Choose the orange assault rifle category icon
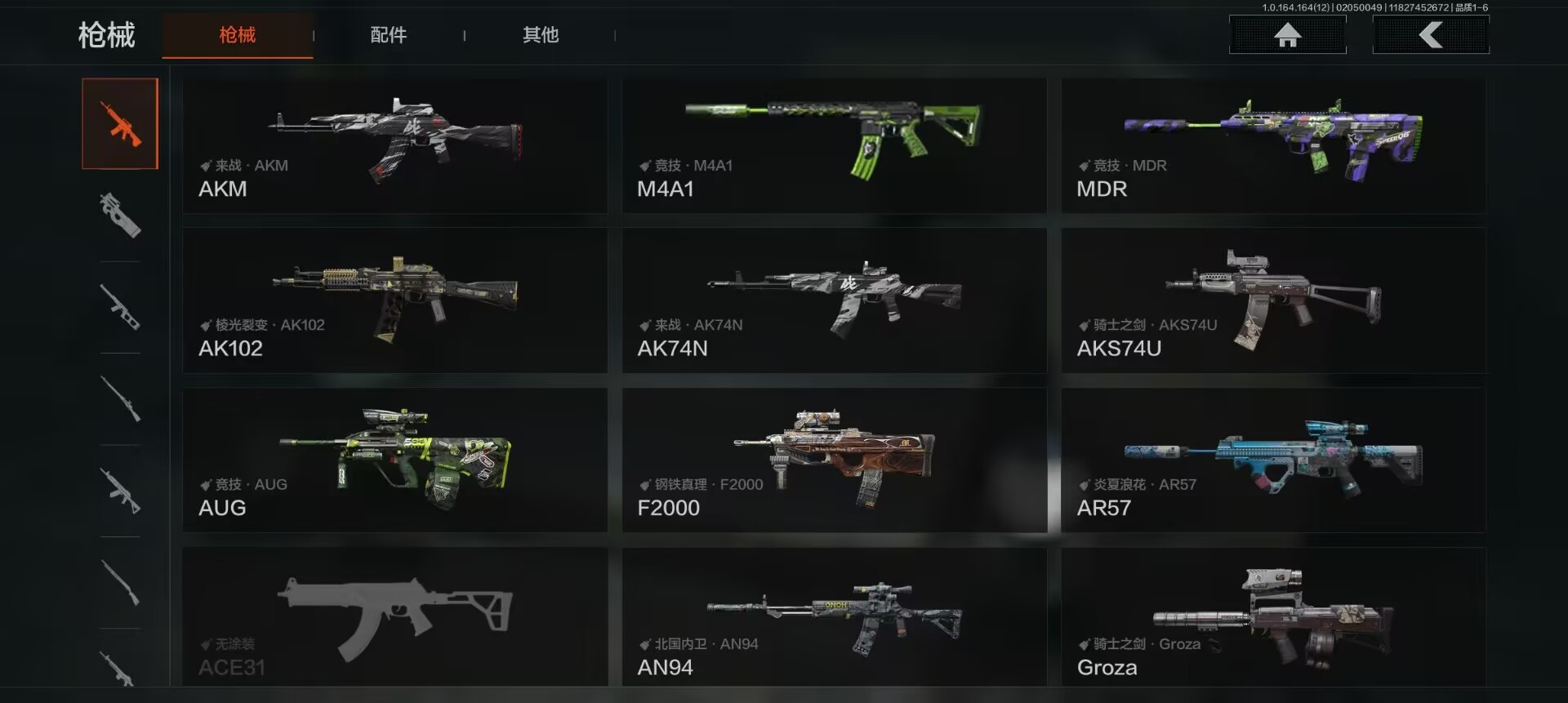Viewport: 1568px width, 703px height. 120,124
